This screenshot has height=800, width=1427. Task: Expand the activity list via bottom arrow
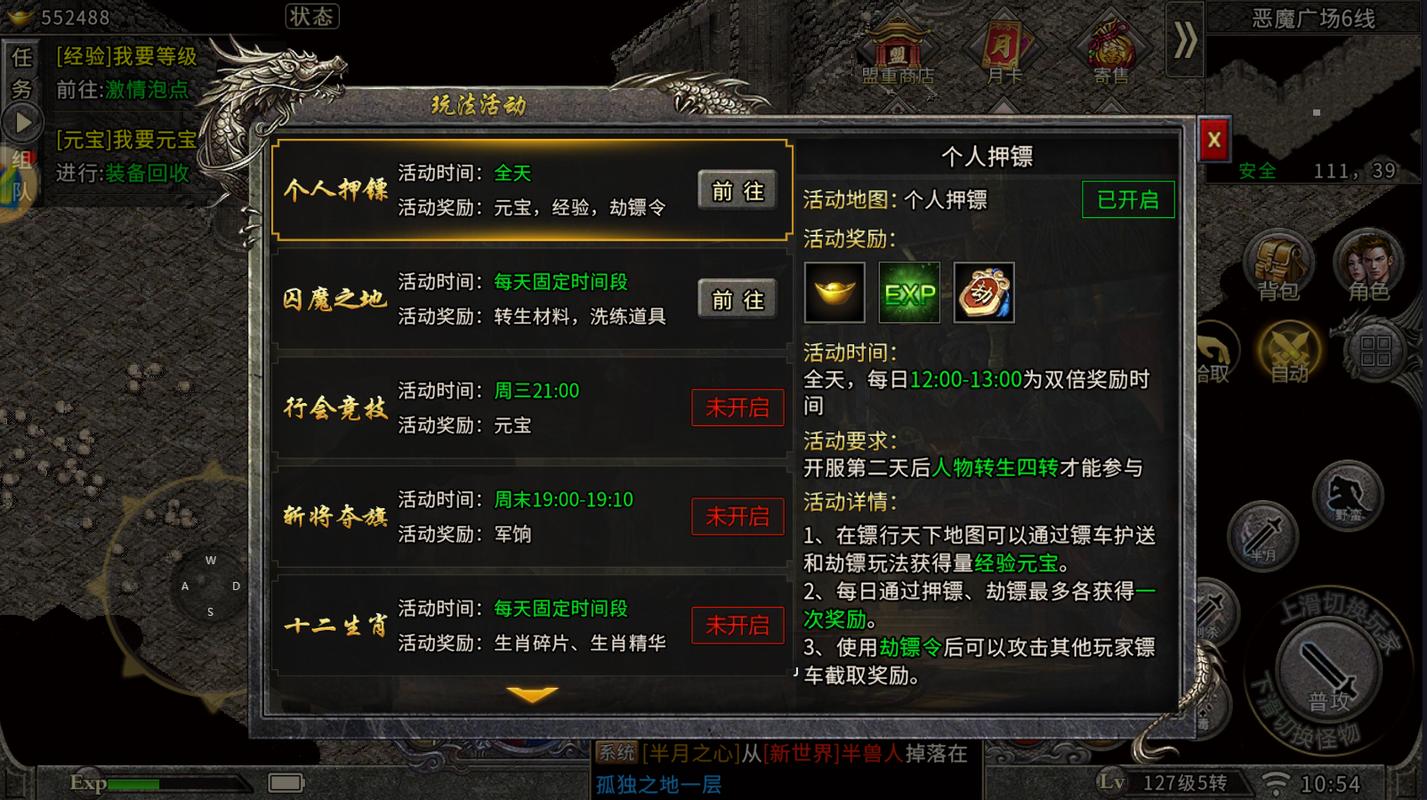tap(531, 693)
